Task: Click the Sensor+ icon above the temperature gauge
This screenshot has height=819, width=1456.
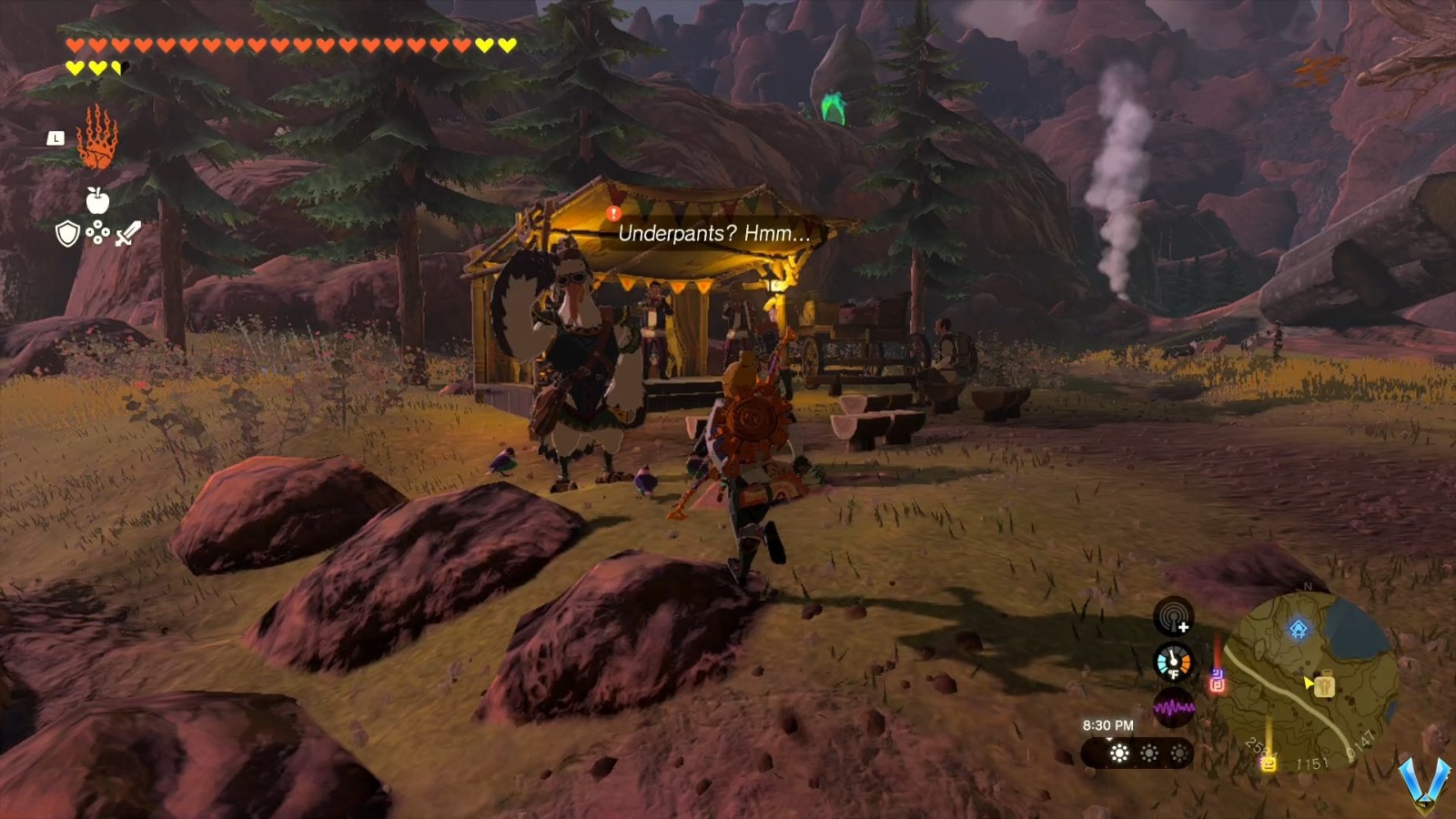Action: tap(1174, 617)
